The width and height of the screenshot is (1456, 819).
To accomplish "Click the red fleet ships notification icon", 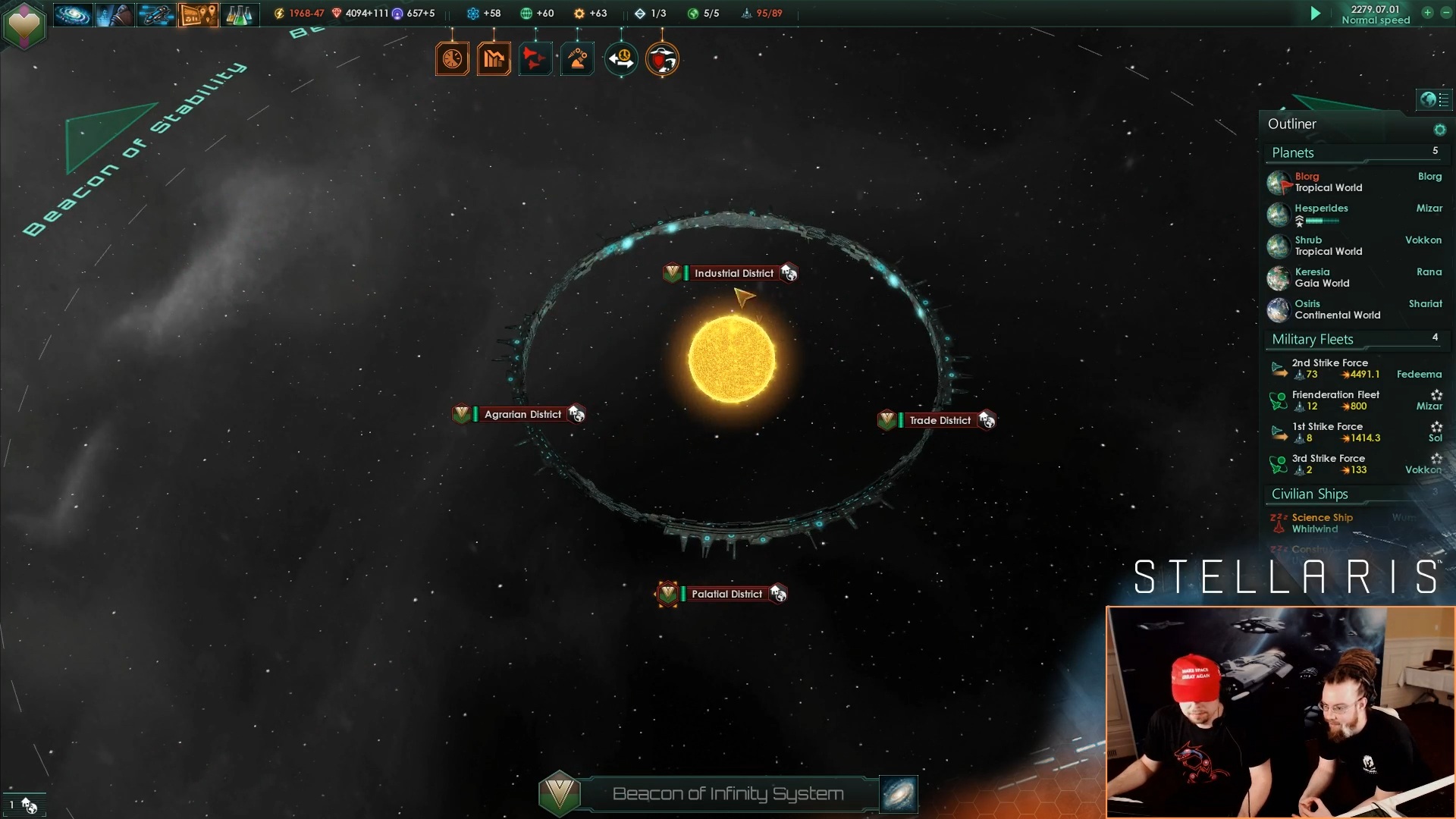I will (535, 59).
